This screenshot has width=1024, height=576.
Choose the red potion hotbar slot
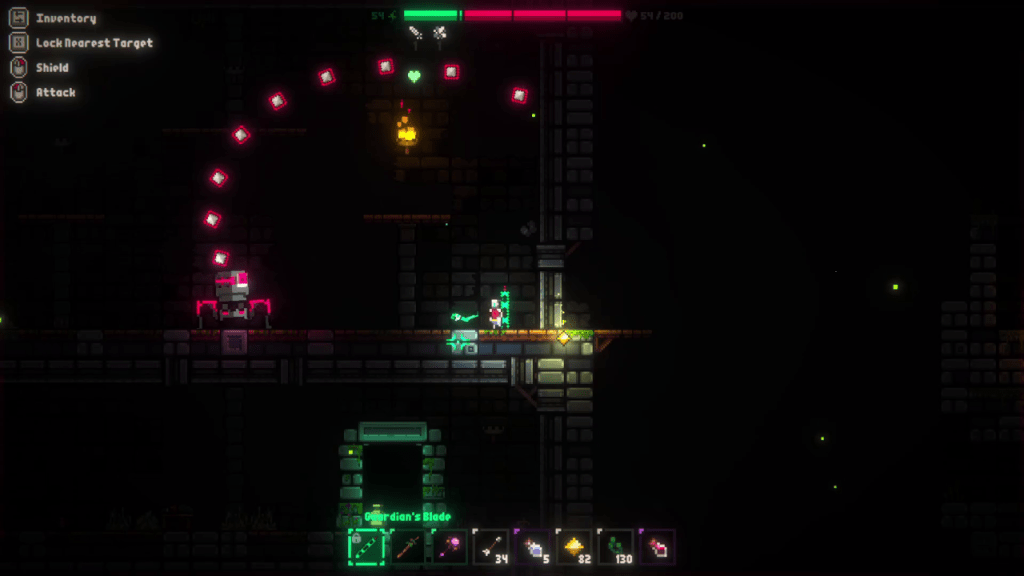[657, 546]
